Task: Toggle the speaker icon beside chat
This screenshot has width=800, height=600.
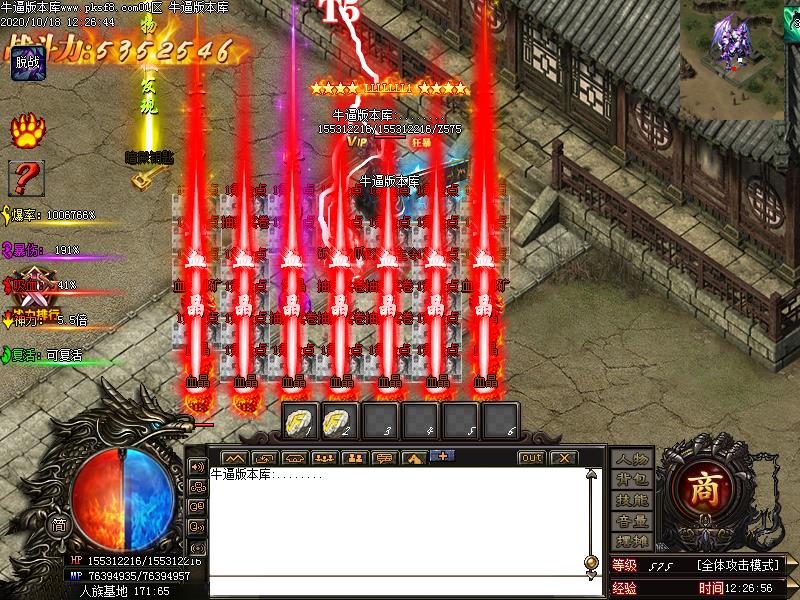Action: (197, 467)
